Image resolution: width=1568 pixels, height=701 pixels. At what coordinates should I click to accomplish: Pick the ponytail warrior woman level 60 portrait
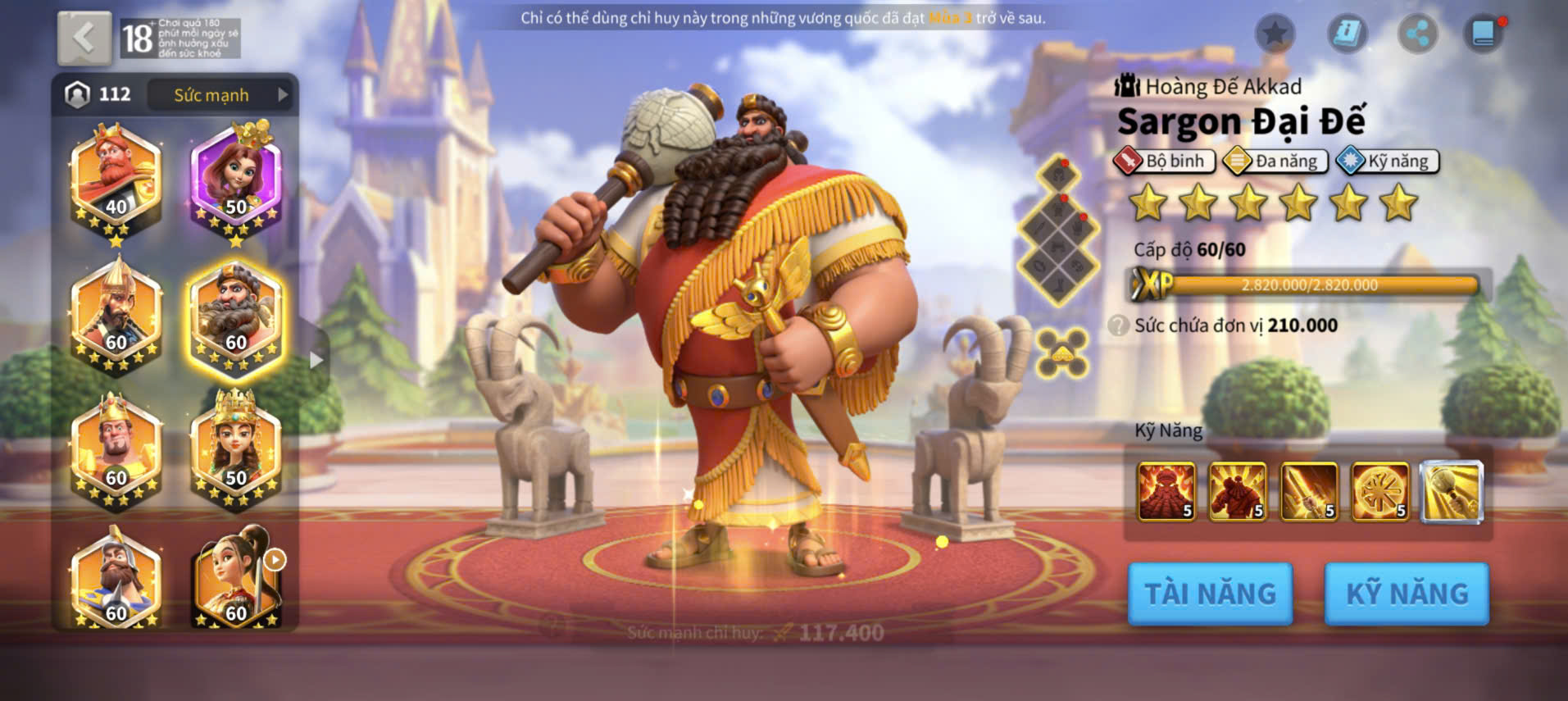tap(236, 579)
